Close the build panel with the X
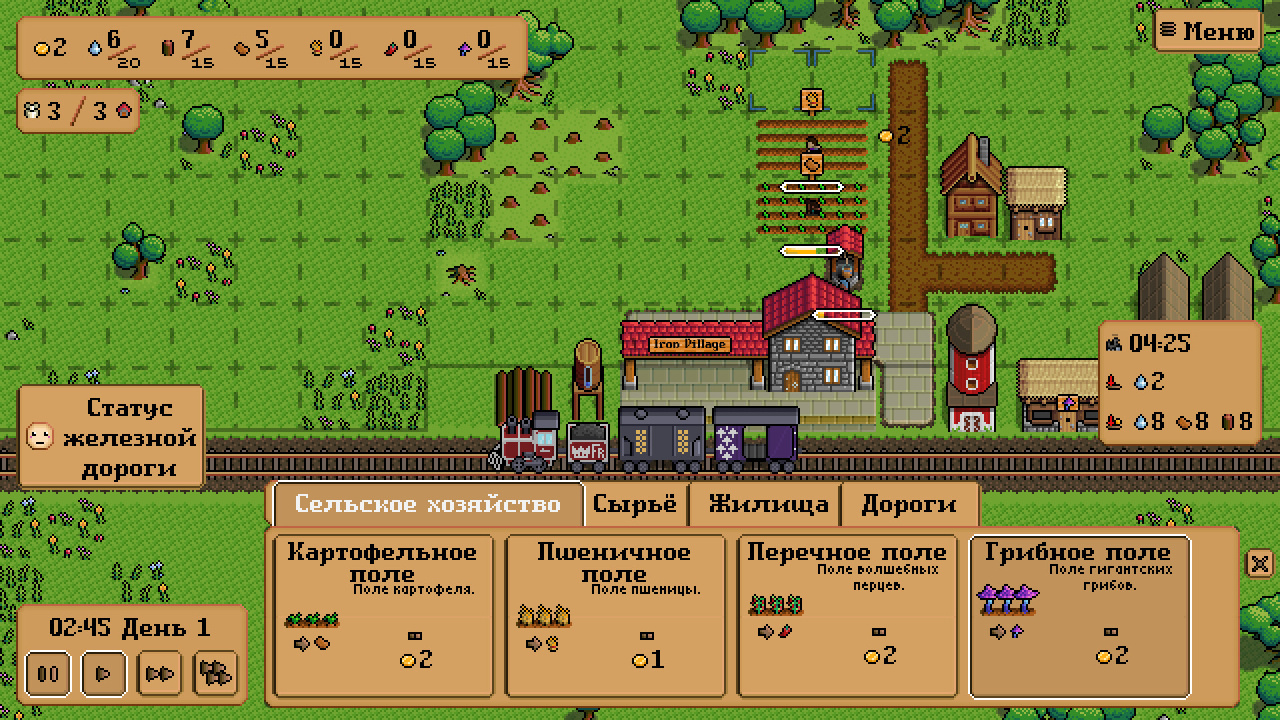 pos(1260,563)
